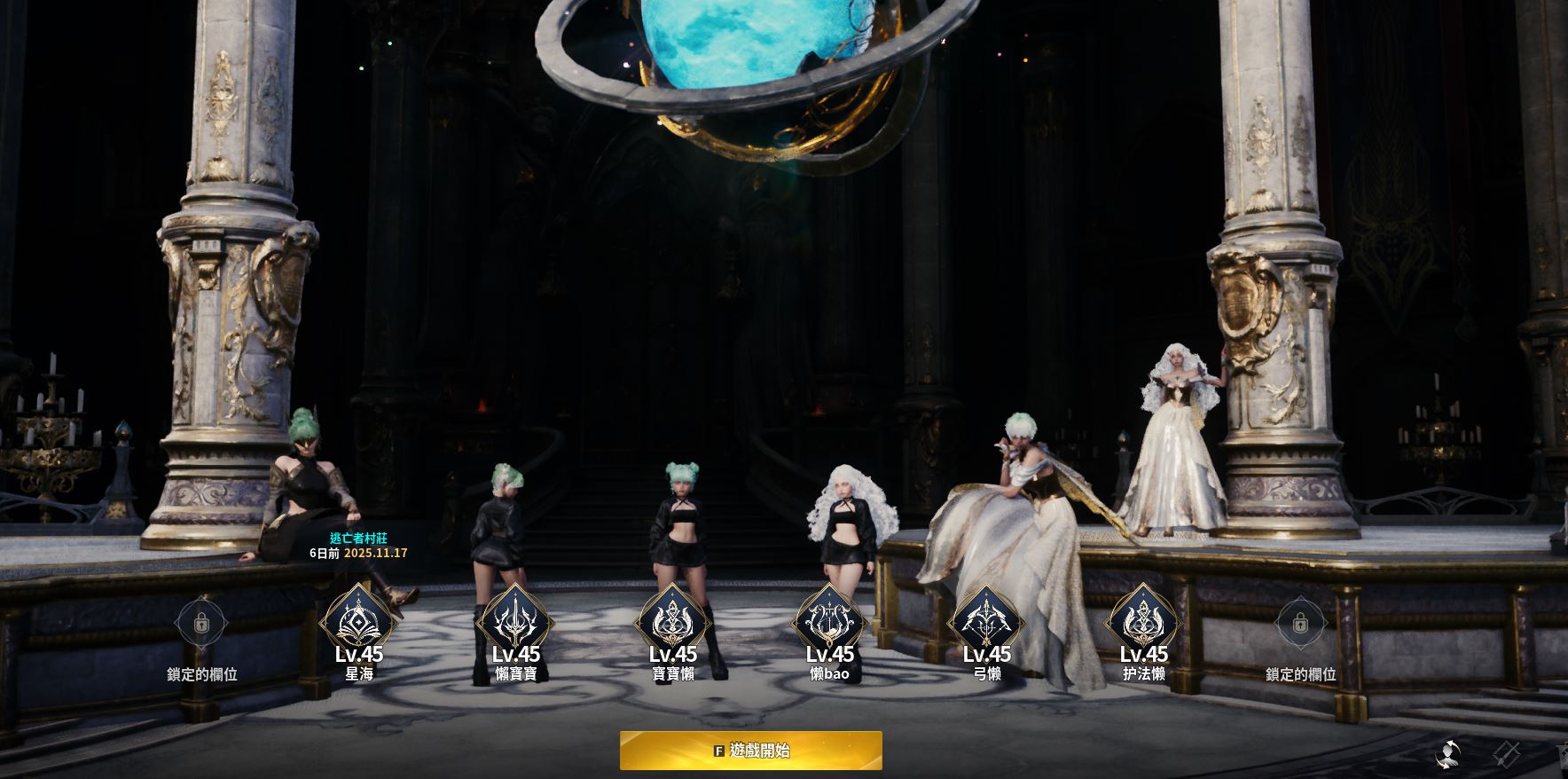The height and width of the screenshot is (779, 1568).
Task: Click the character swap arrows icon
Action: click(x=1448, y=755)
